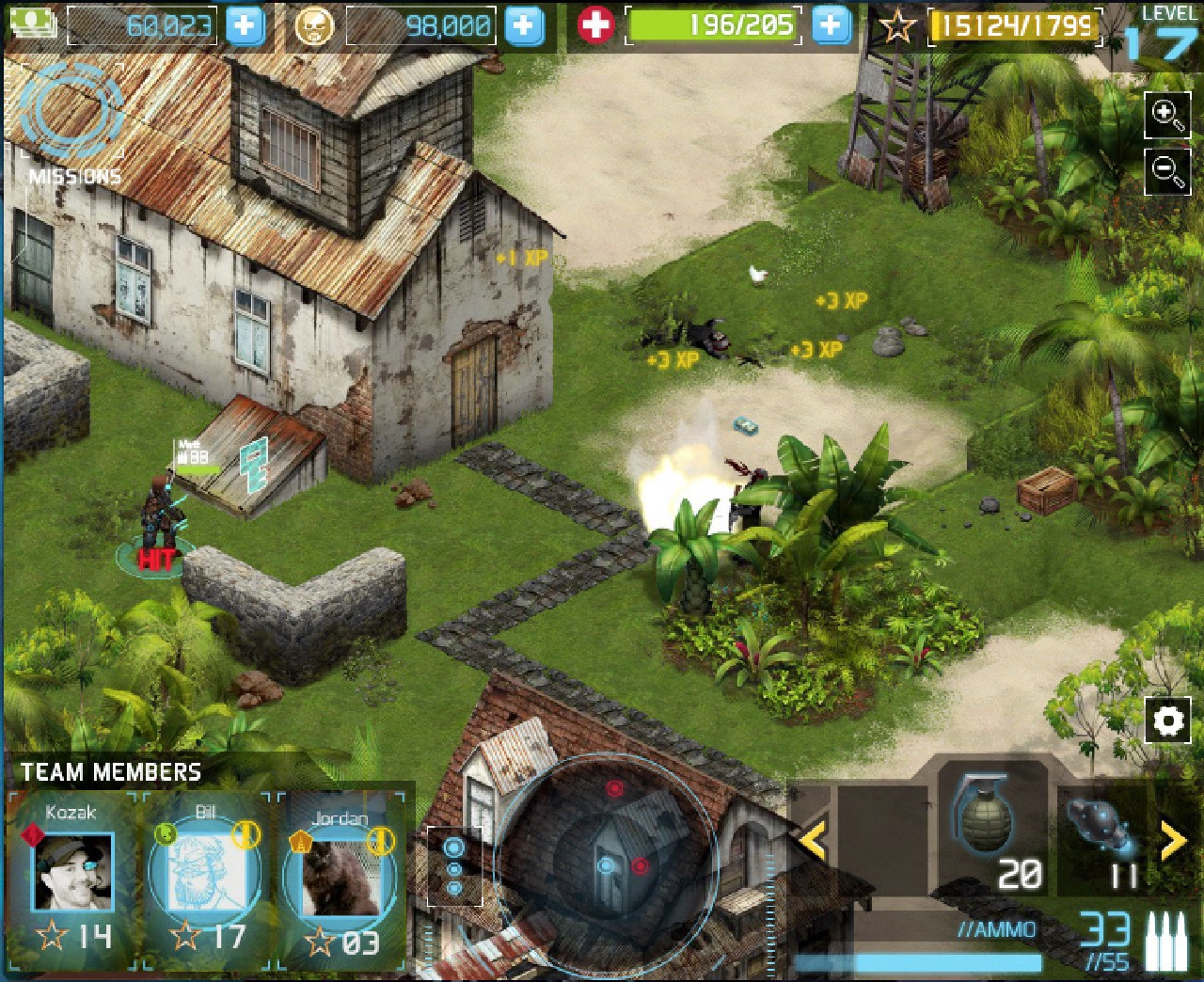Buy more skull gold coins
Viewport: 1204px width, 982px height.
(x=524, y=25)
